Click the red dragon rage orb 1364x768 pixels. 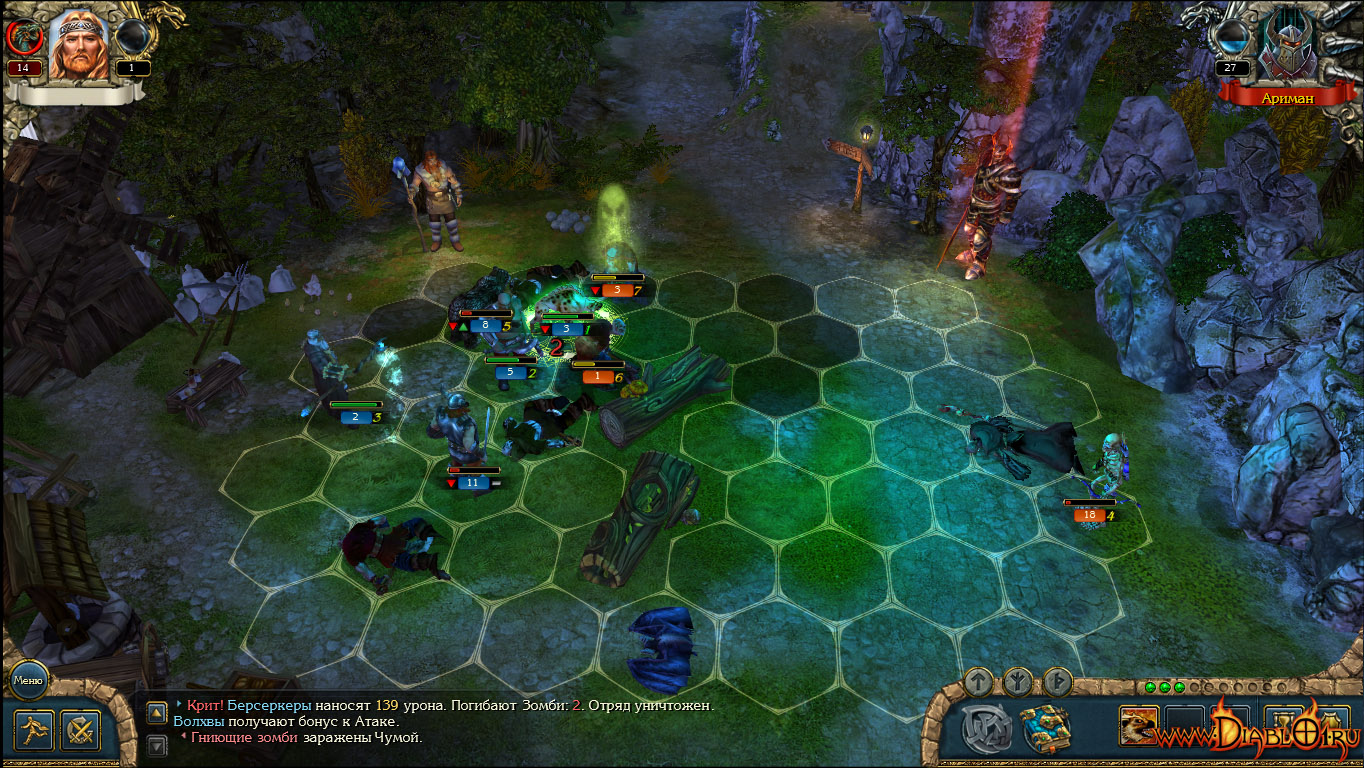[x=22, y=37]
